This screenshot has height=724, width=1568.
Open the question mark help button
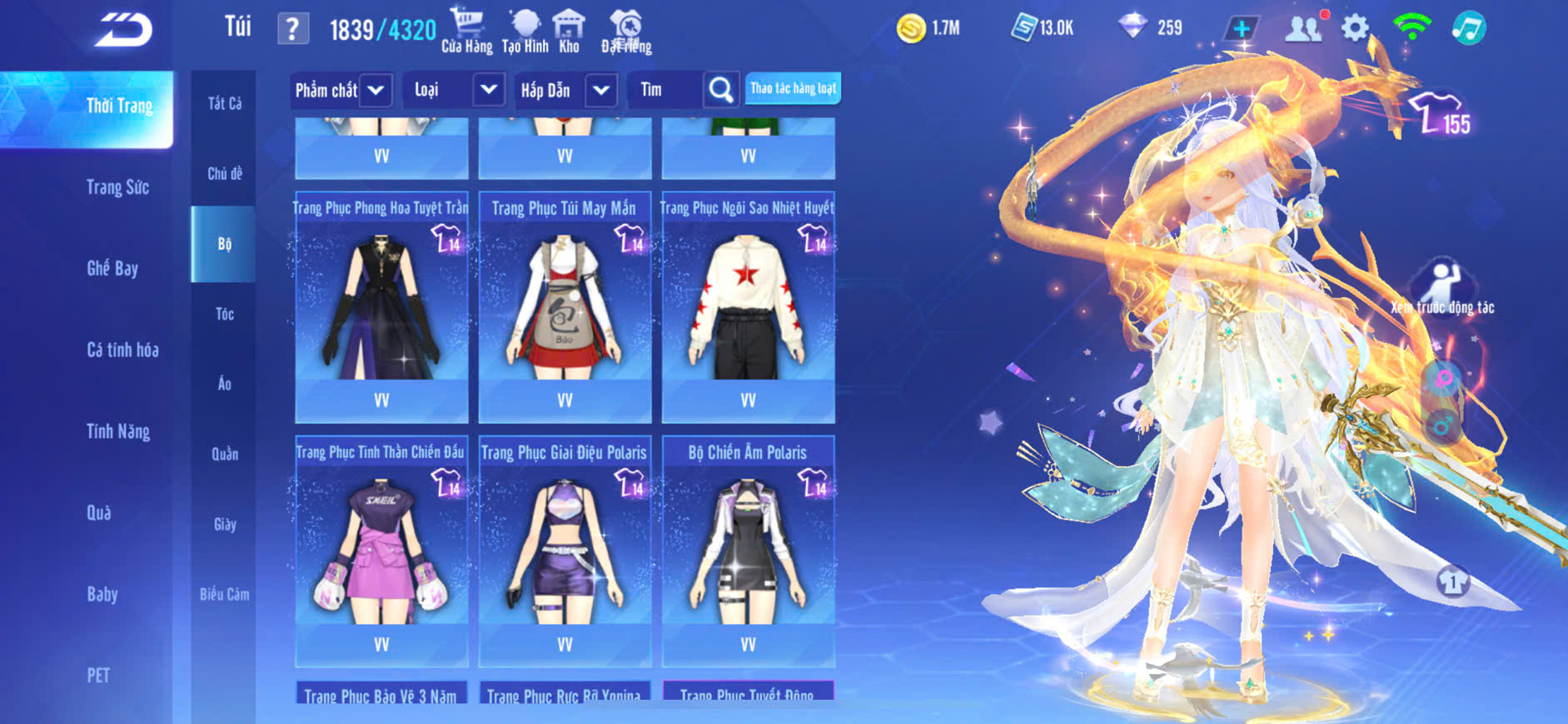[x=292, y=30]
